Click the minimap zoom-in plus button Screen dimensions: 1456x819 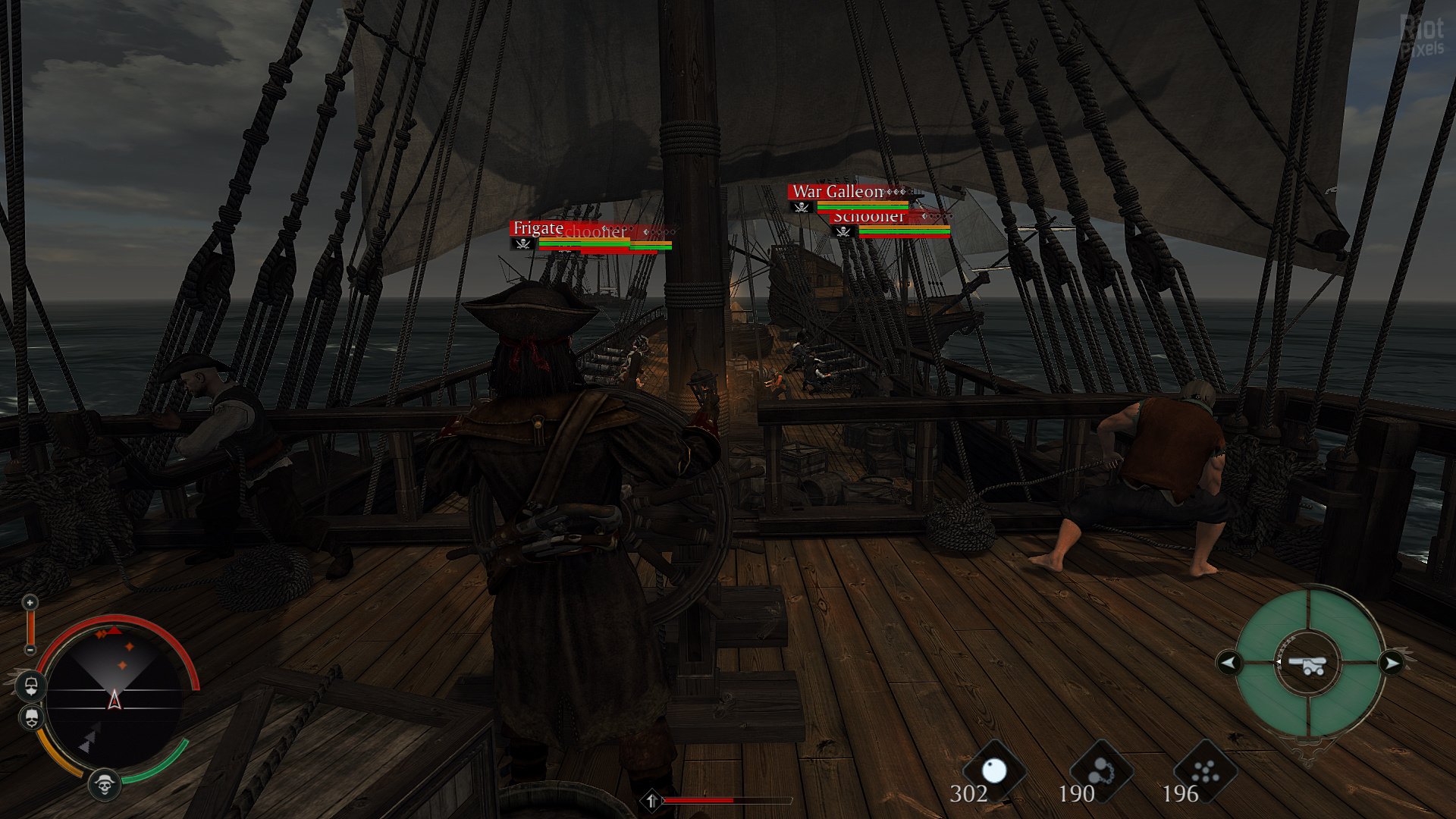[30, 603]
